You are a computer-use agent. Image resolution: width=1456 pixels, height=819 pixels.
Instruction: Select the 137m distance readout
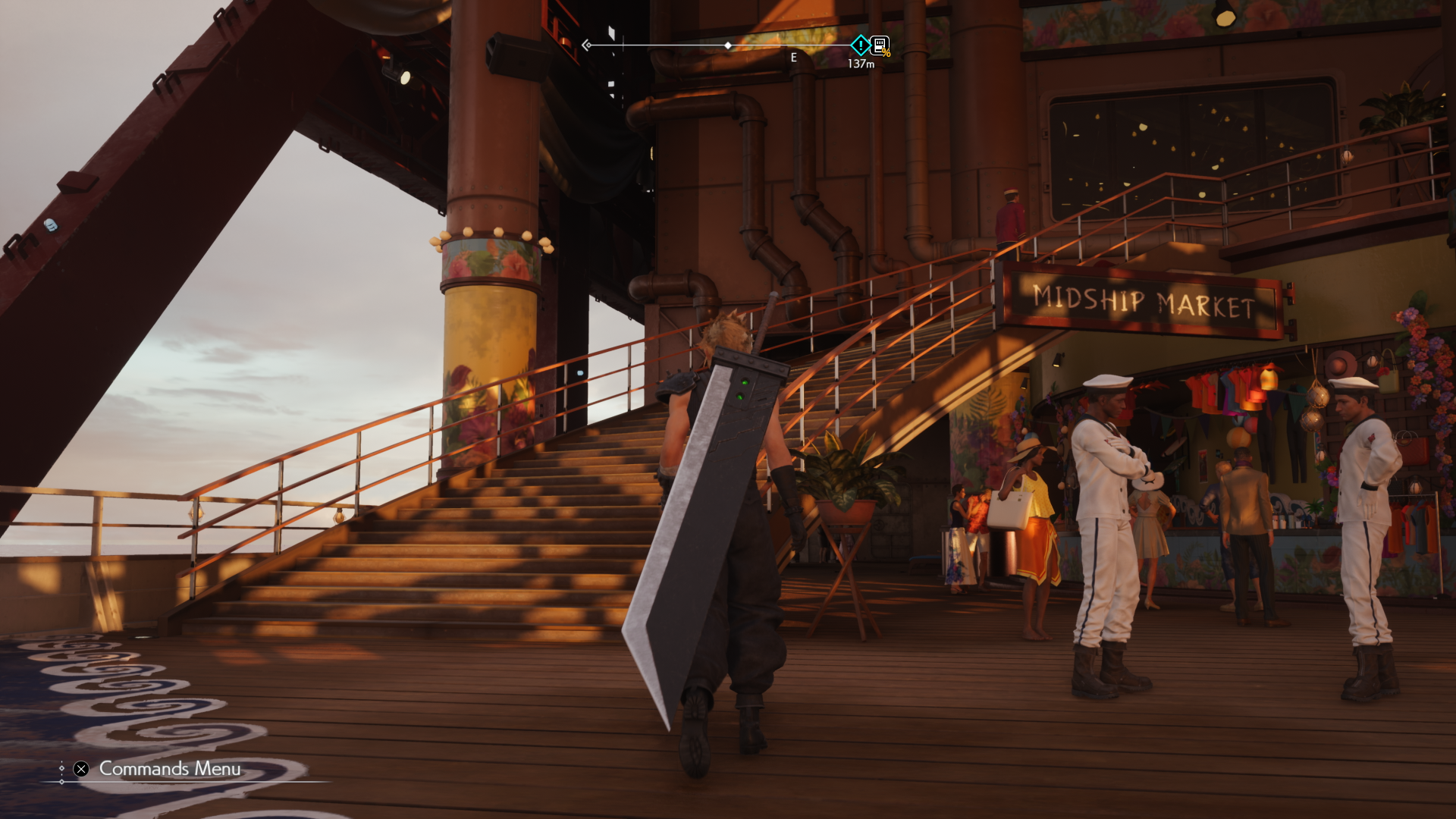(x=861, y=64)
